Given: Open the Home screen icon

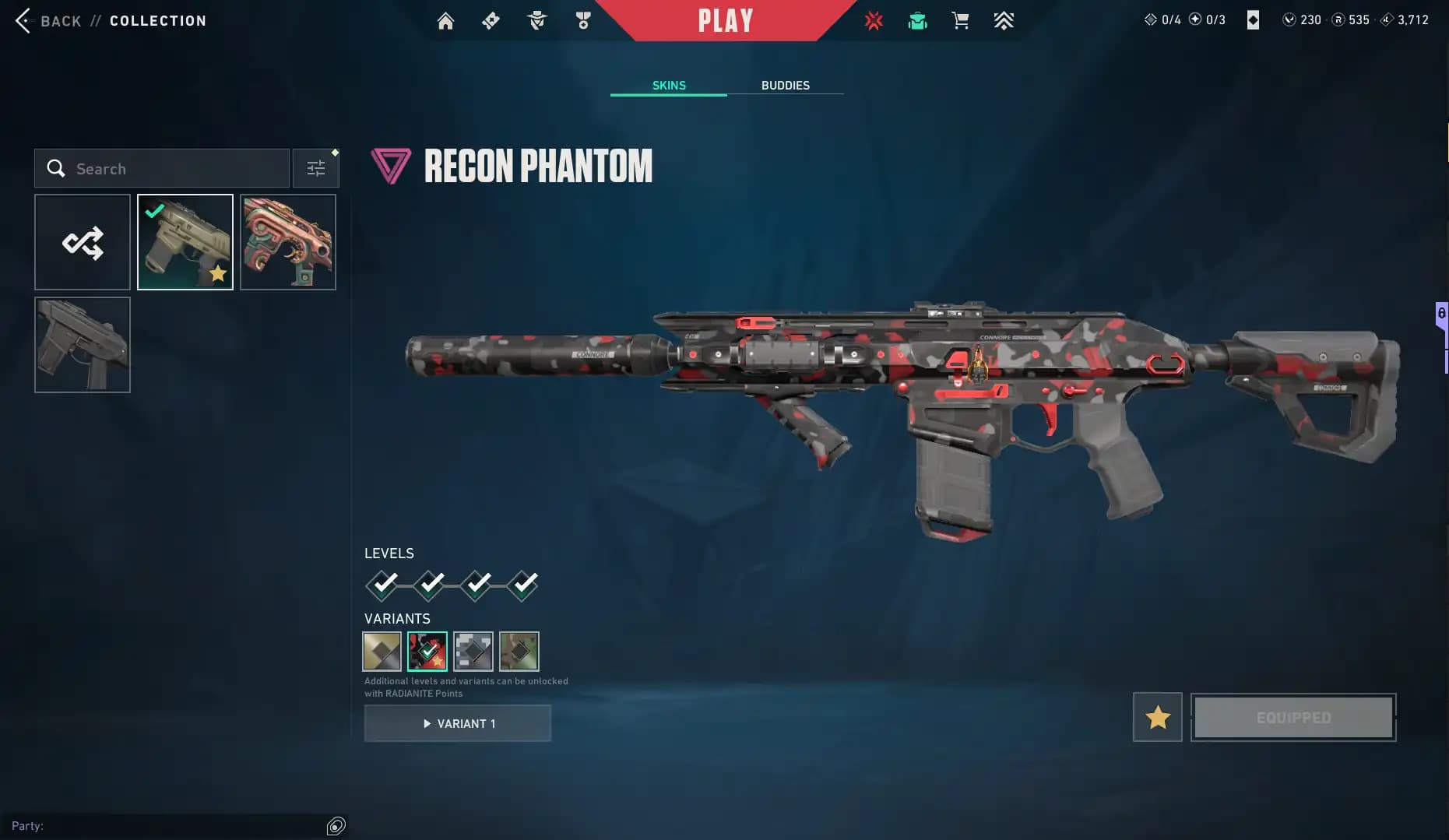Looking at the screenshot, I should click(x=445, y=20).
